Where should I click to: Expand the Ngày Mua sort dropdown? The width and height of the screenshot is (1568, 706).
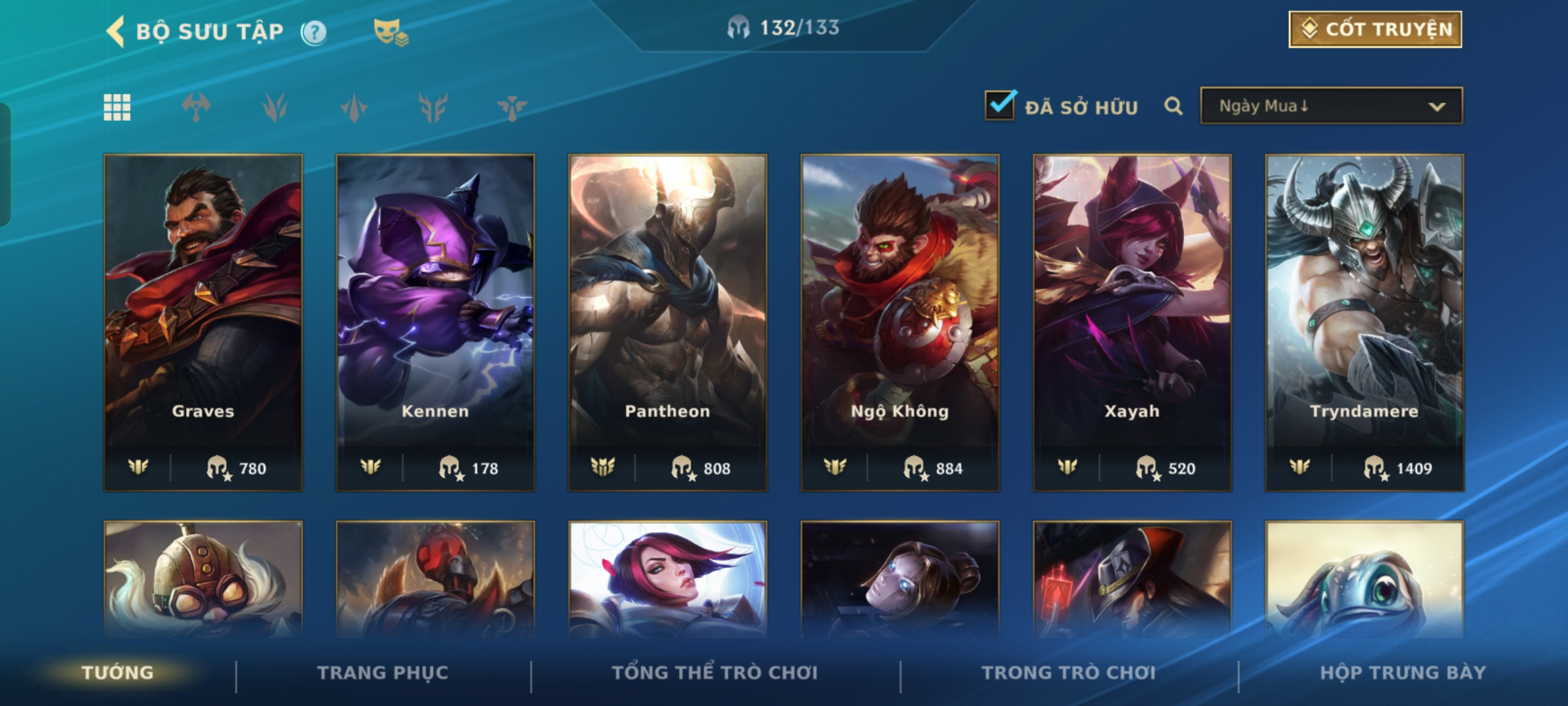point(1331,106)
